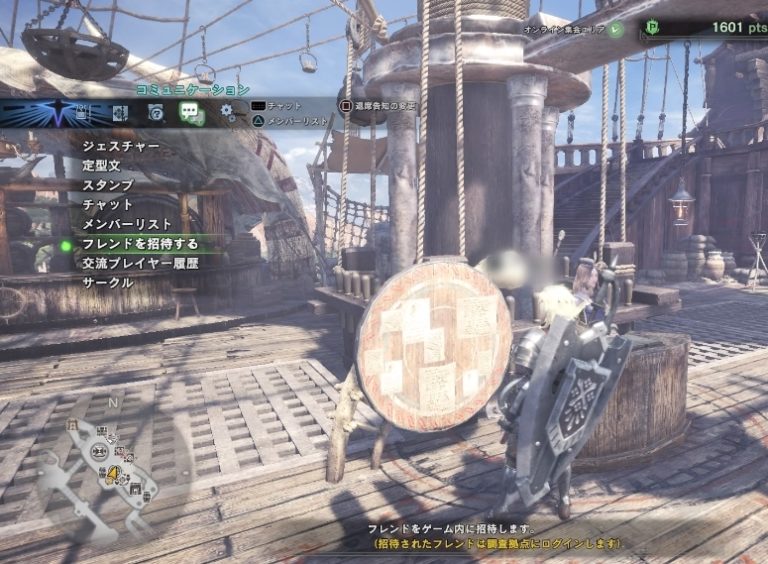This screenshot has width=768, height=564.
Task: Switch to the question-mark info tab
Action: coord(156,112)
